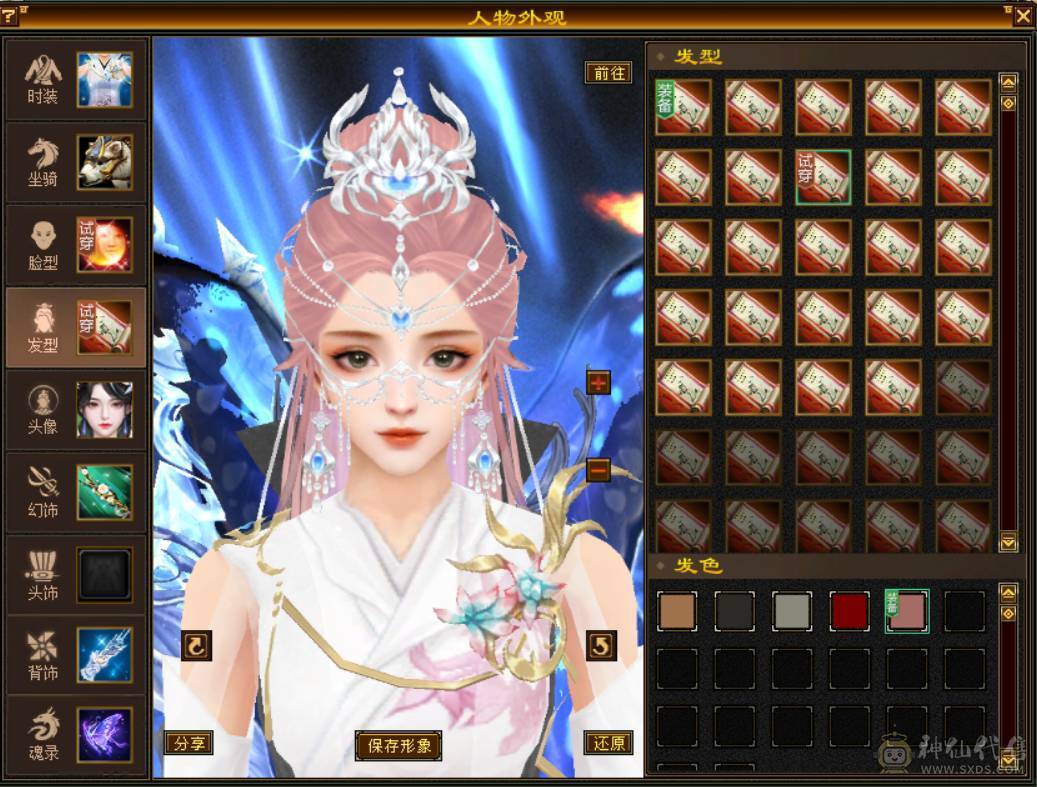Close the 人物外观 window

(1023, 16)
